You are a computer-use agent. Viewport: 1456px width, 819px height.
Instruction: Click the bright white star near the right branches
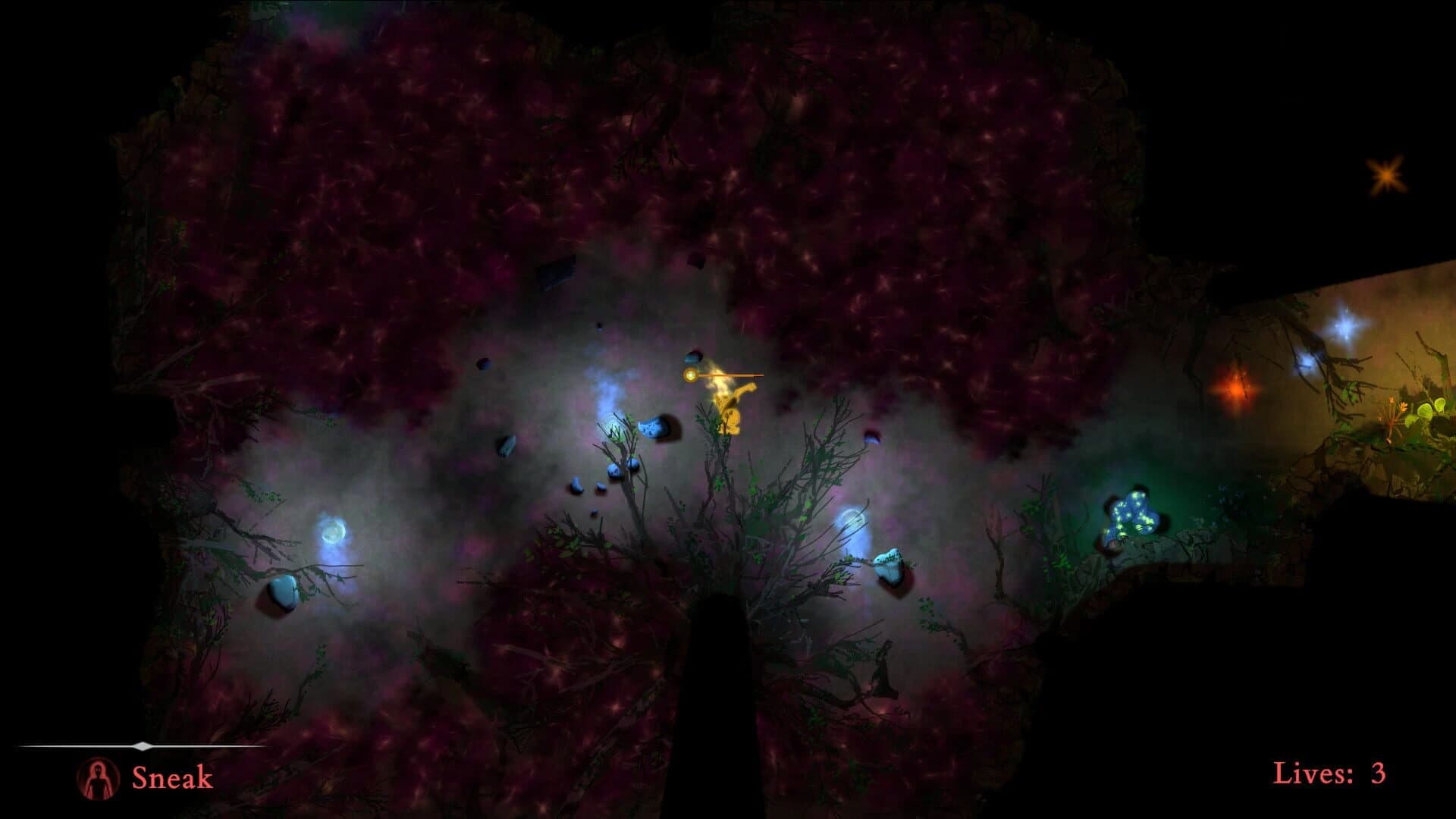[1345, 325]
